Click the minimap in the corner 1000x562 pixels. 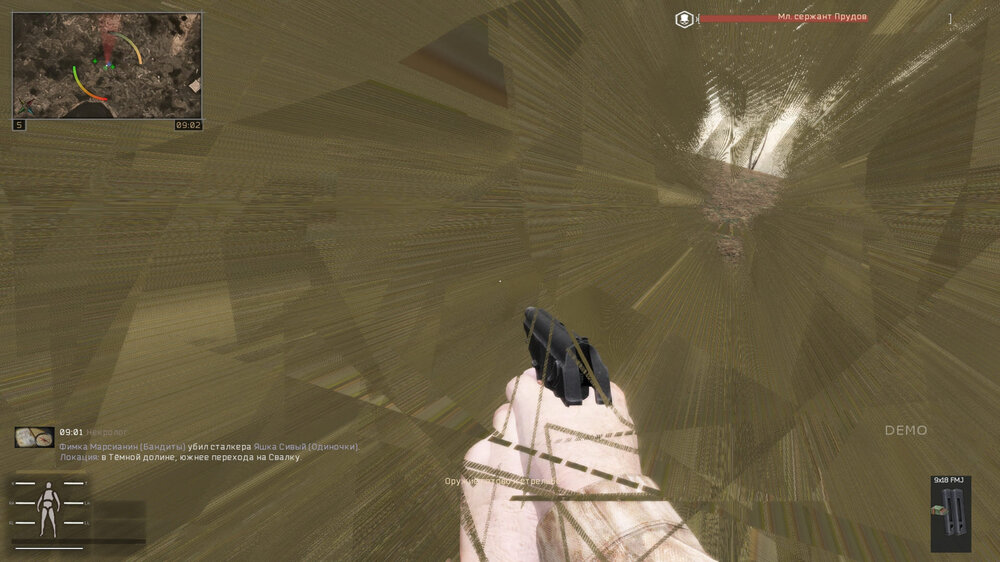pyautogui.click(x=107, y=65)
